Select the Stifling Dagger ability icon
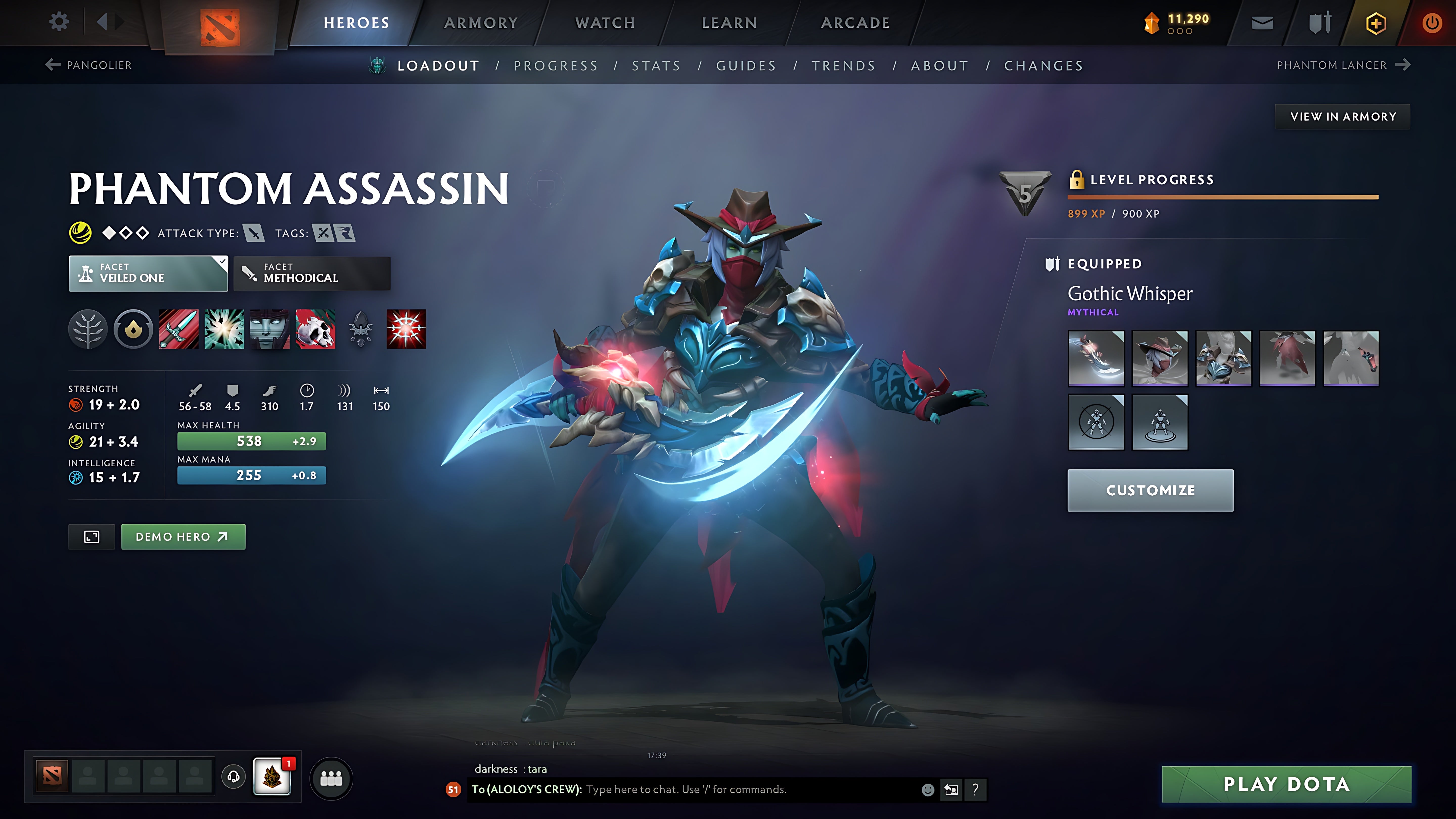The height and width of the screenshot is (819, 1456). click(x=179, y=329)
